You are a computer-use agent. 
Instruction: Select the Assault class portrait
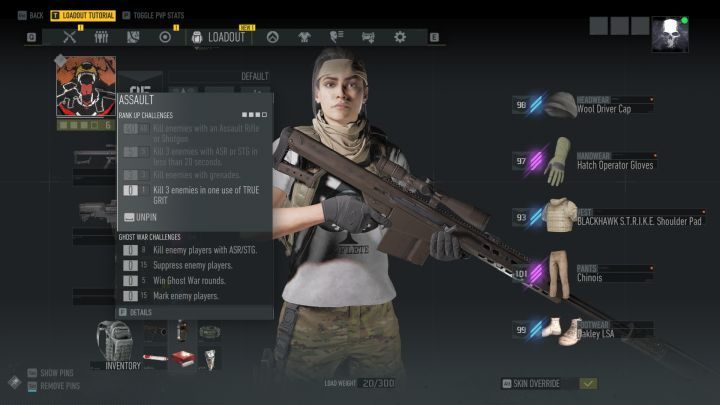85,87
